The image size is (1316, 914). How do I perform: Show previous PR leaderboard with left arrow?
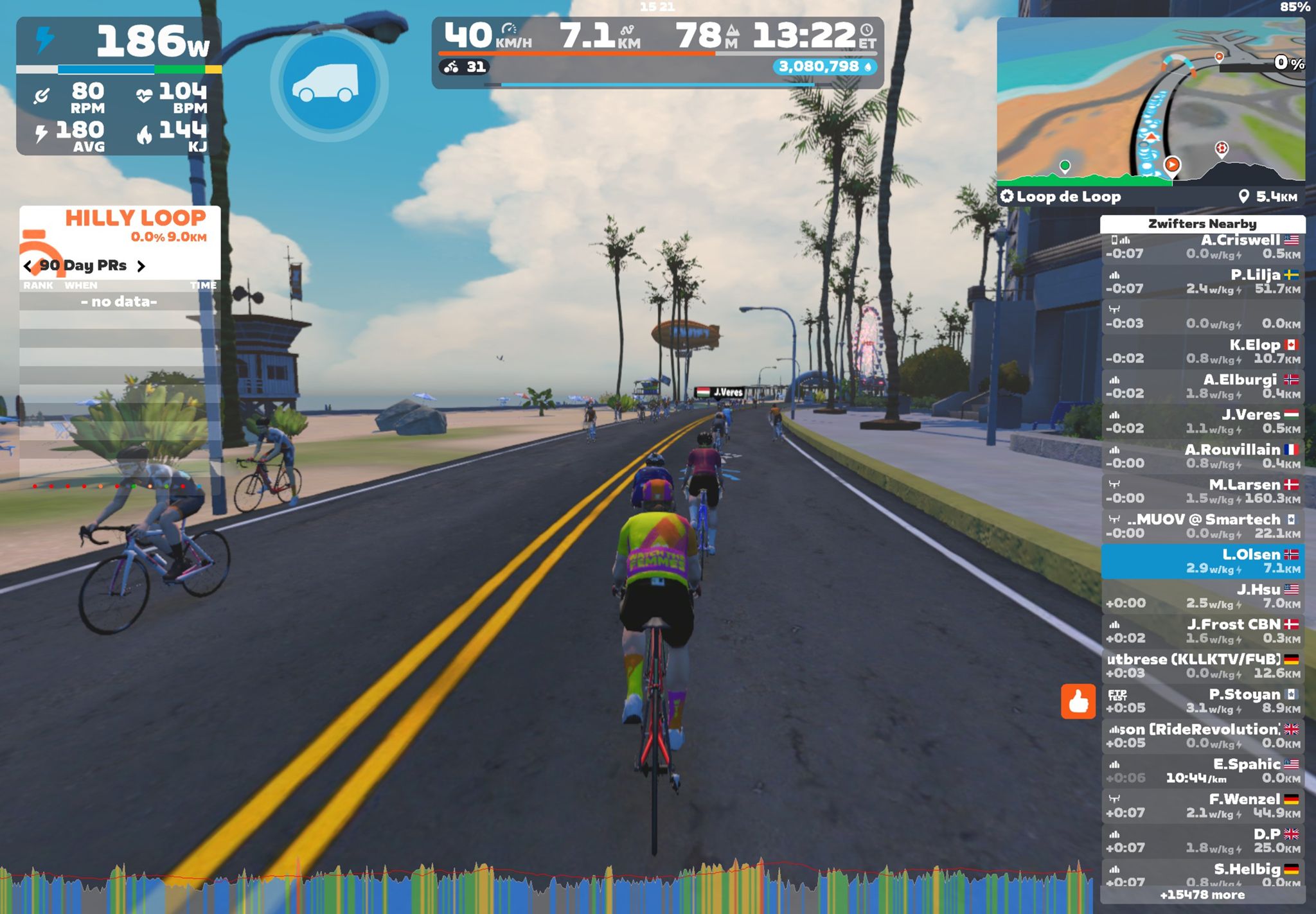(x=28, y=266)
